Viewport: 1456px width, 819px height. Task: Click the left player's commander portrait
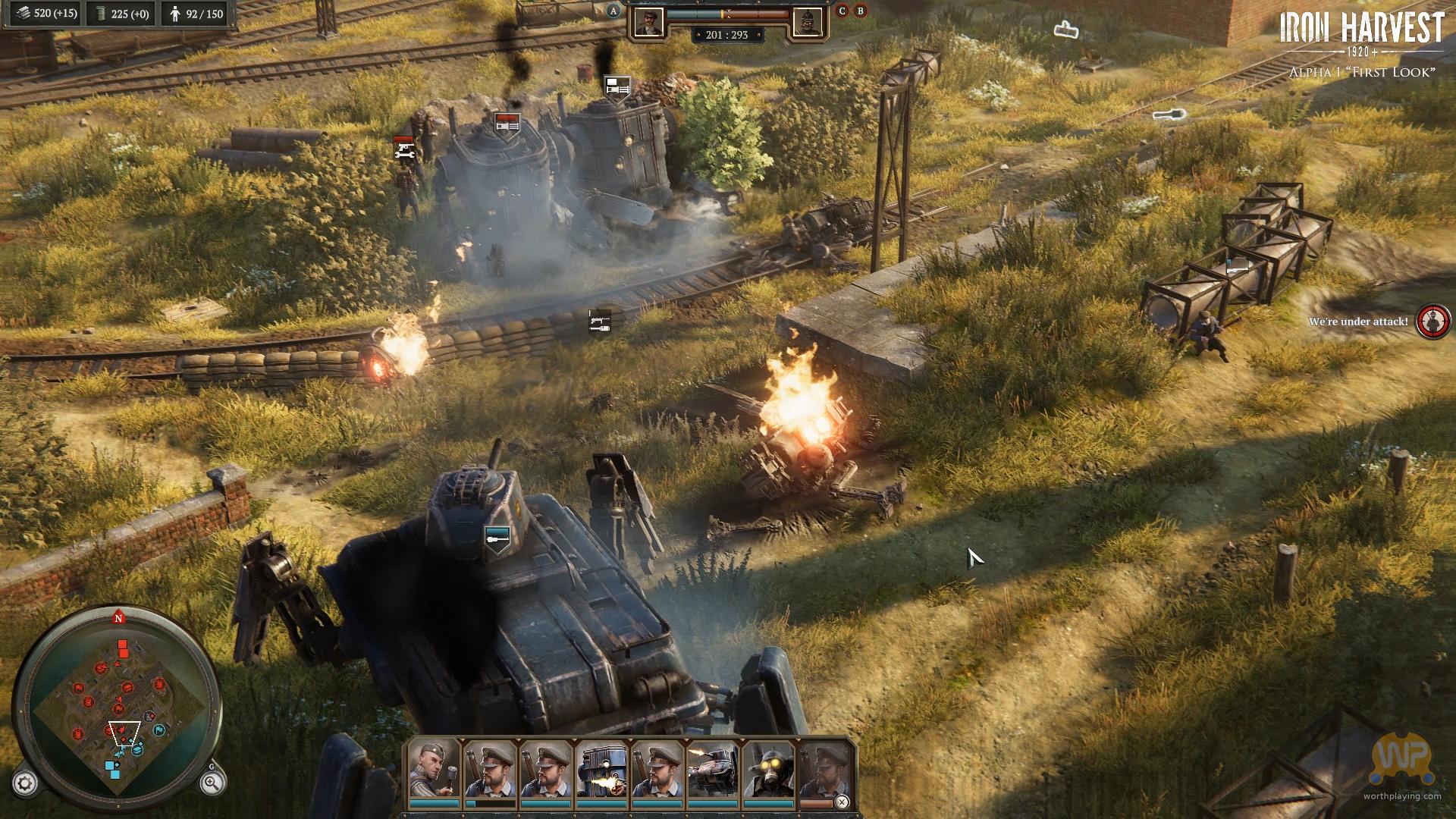point(648,23)
